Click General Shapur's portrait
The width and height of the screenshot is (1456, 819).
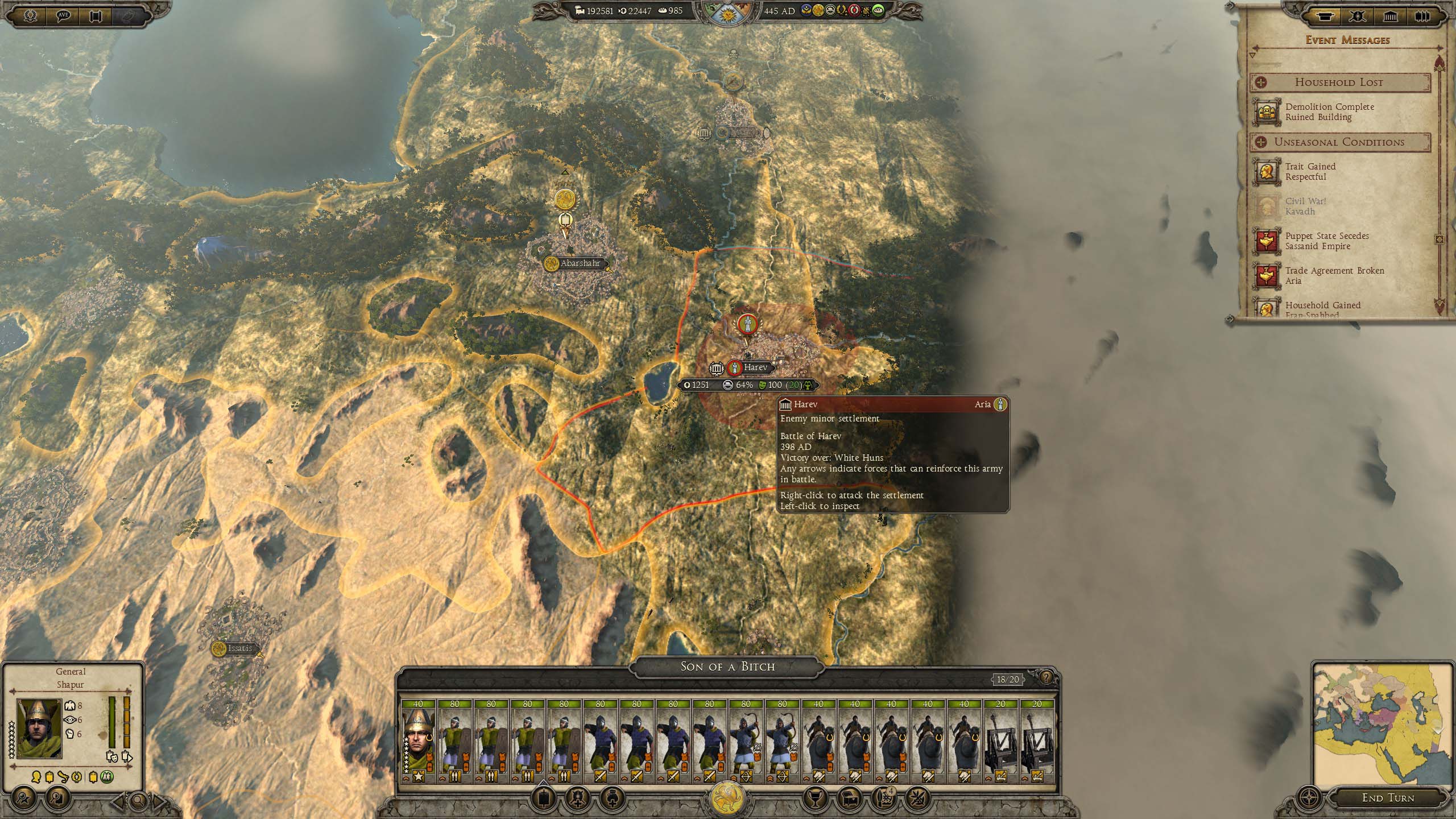pos(39,729)
